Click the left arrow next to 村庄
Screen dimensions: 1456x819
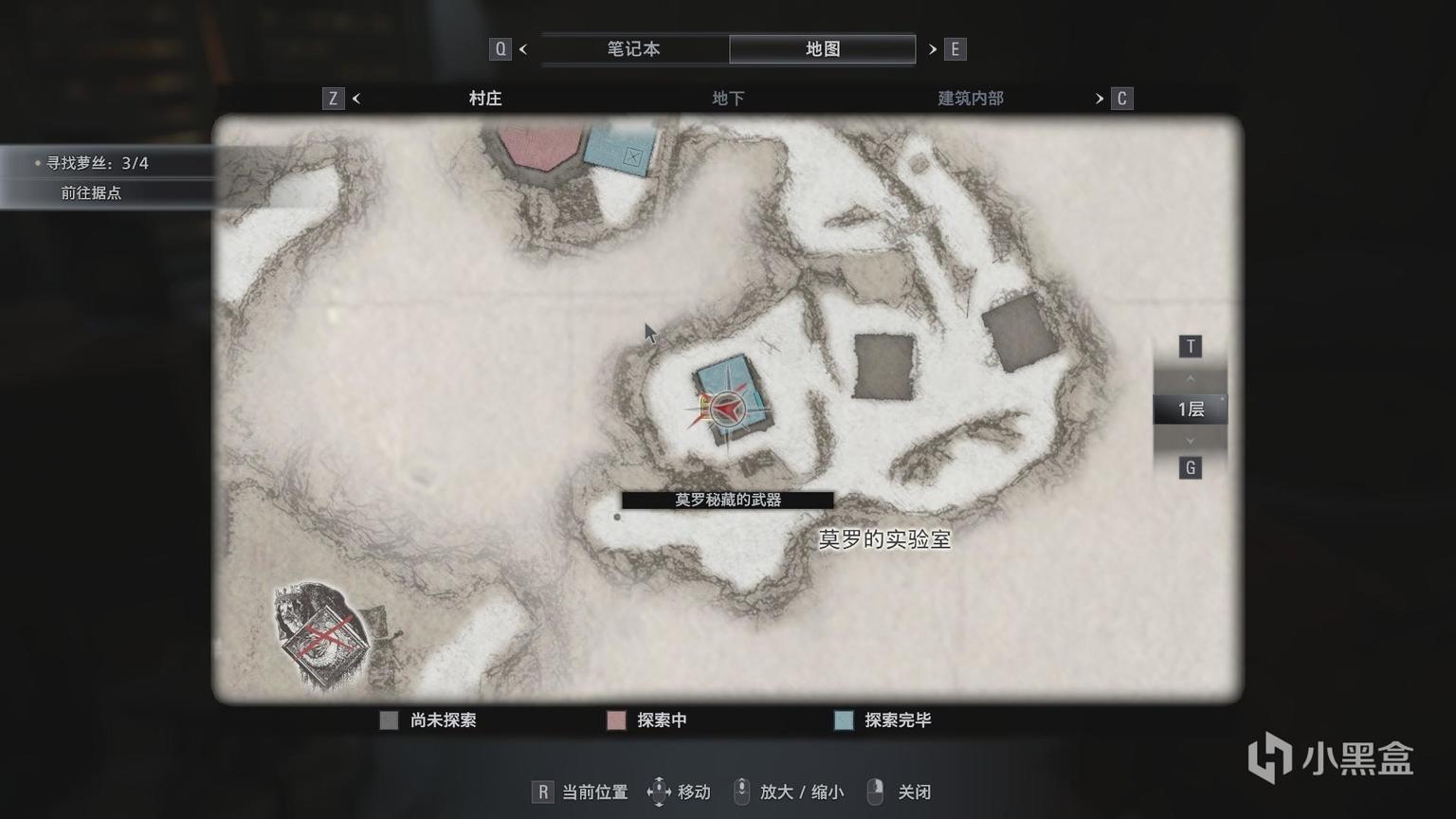click(x=356, y=99)
